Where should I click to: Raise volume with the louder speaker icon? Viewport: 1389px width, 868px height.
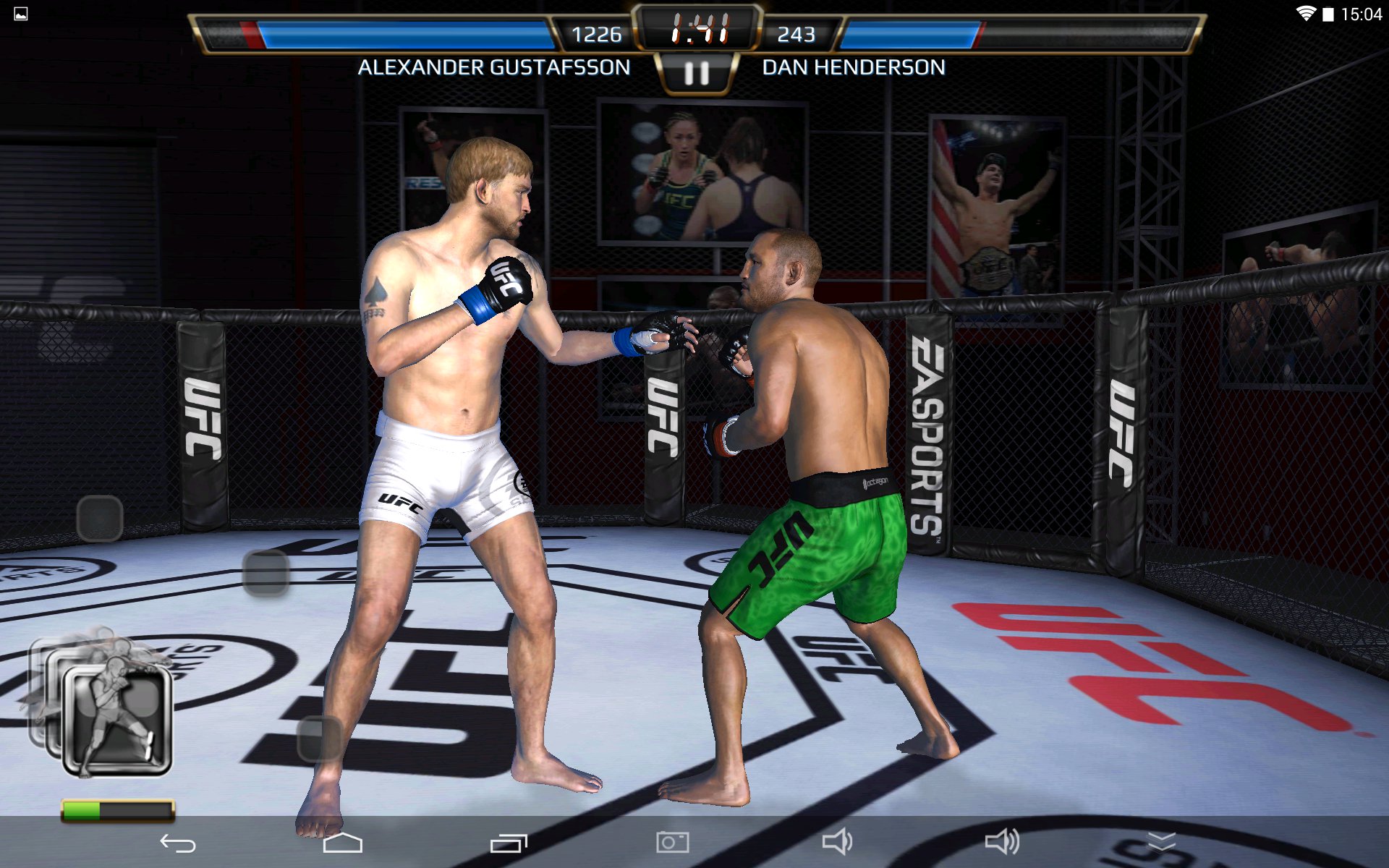pyautogui.click(x=1002, y=842)
